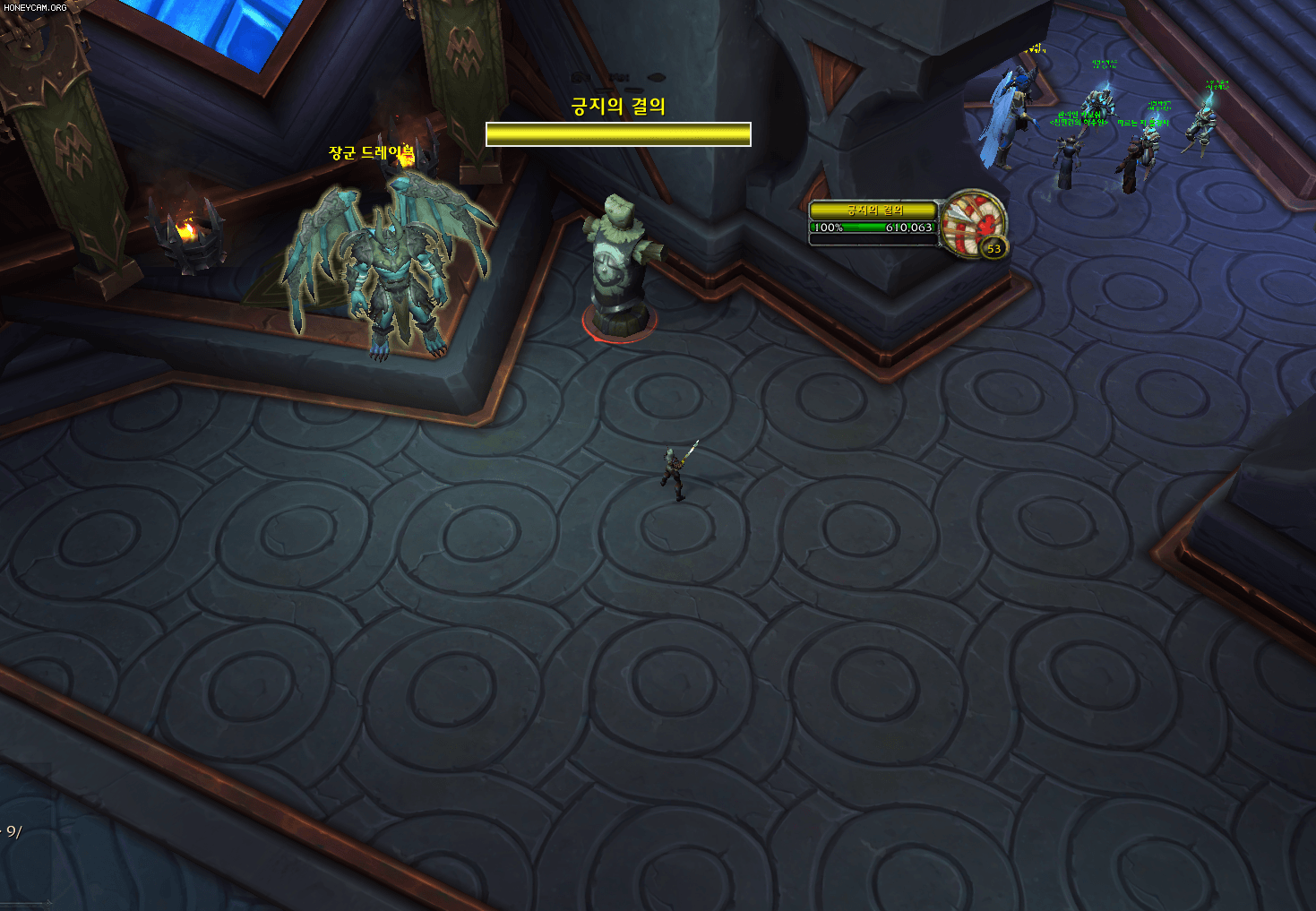Screen dimensions: 1316x911
Task: Click the training dummy's floating yellow nameplate bar
Action: pyautogui.click(x=618, y=134)
